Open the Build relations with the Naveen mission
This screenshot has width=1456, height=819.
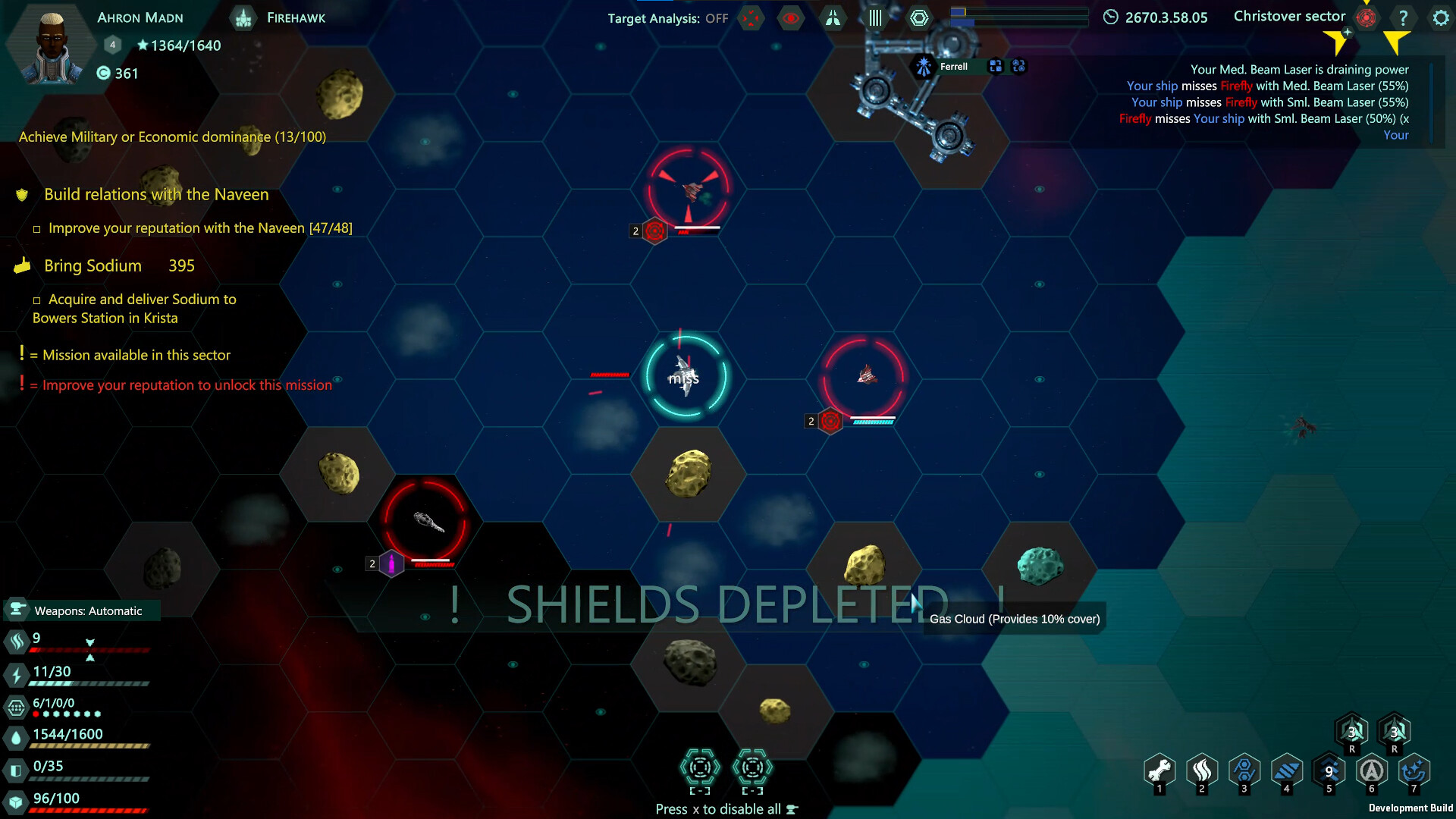click(156, 194)
